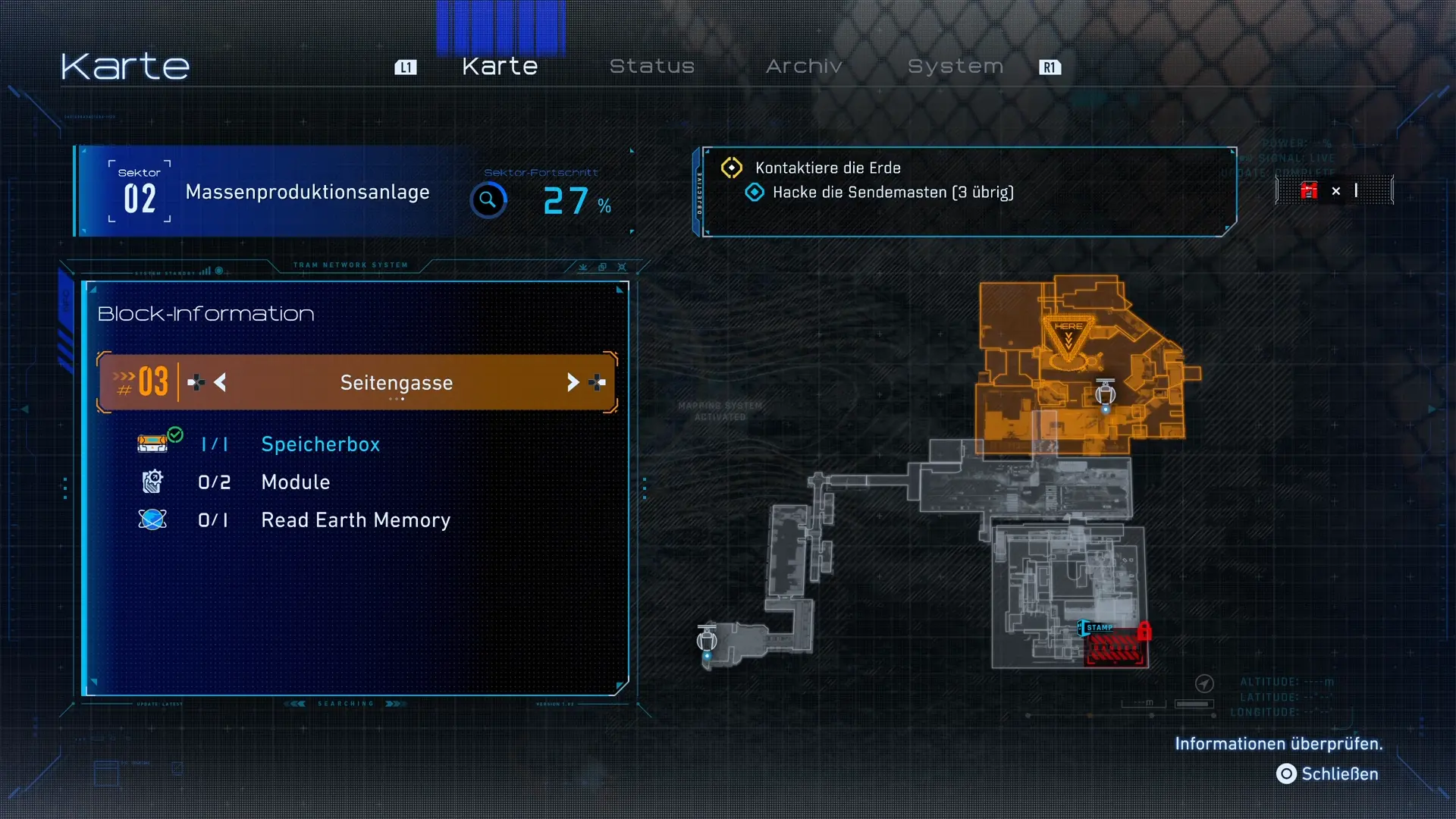
Task: Open the System tab
Action: [x=955, y=67]
